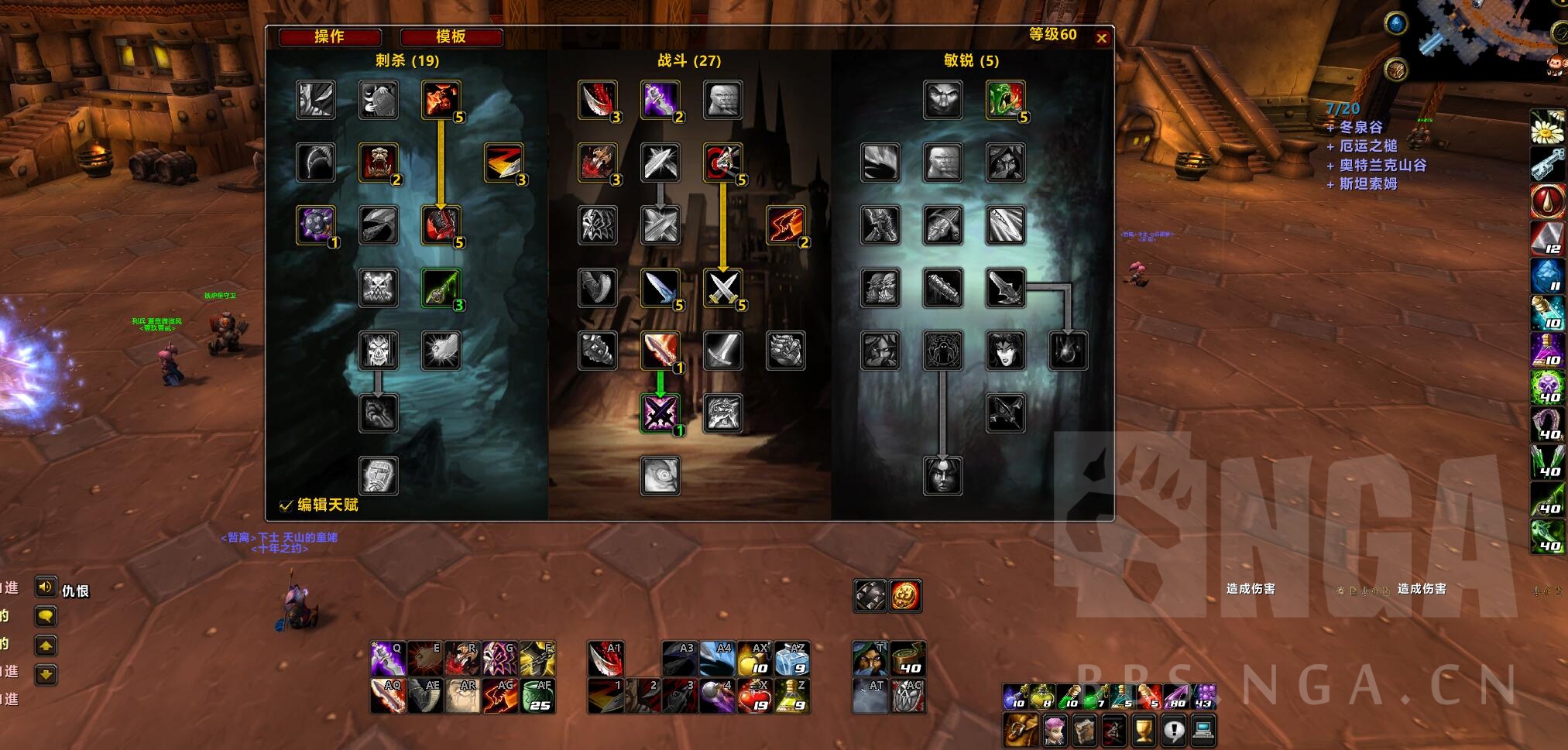Open the 模板 templates button
Viewport: 1568px width, 750px height.
(451, 36)
